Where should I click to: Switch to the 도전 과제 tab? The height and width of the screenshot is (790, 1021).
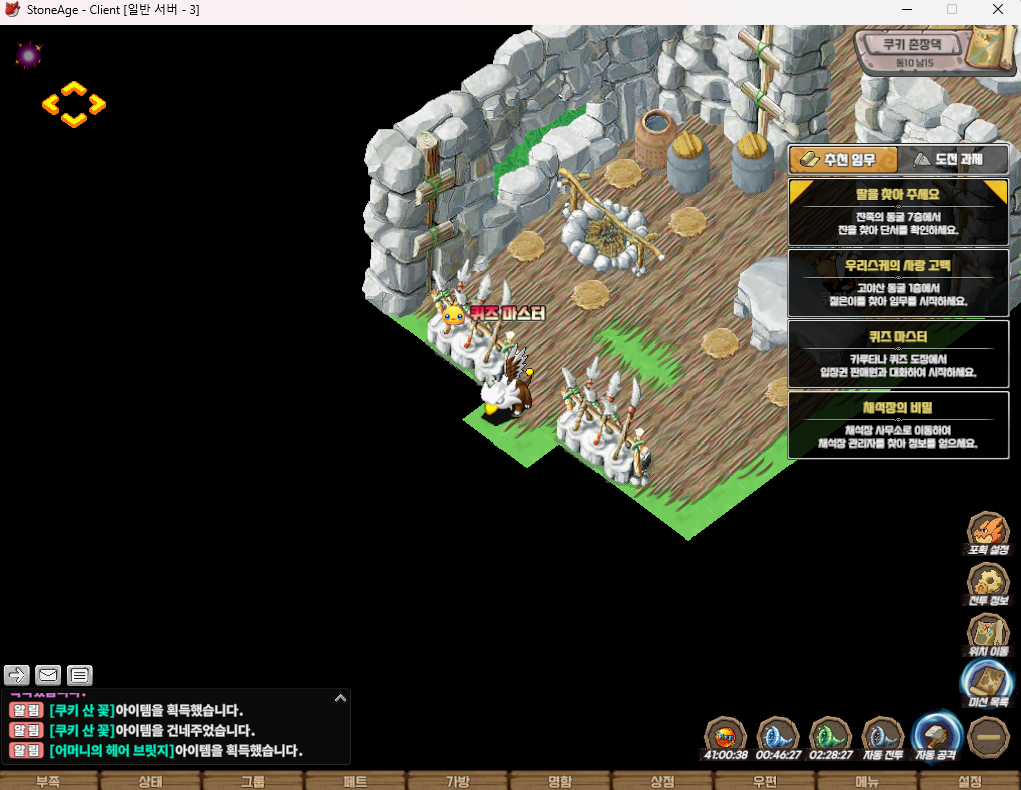pyautogui.click(x=952, y=160)
